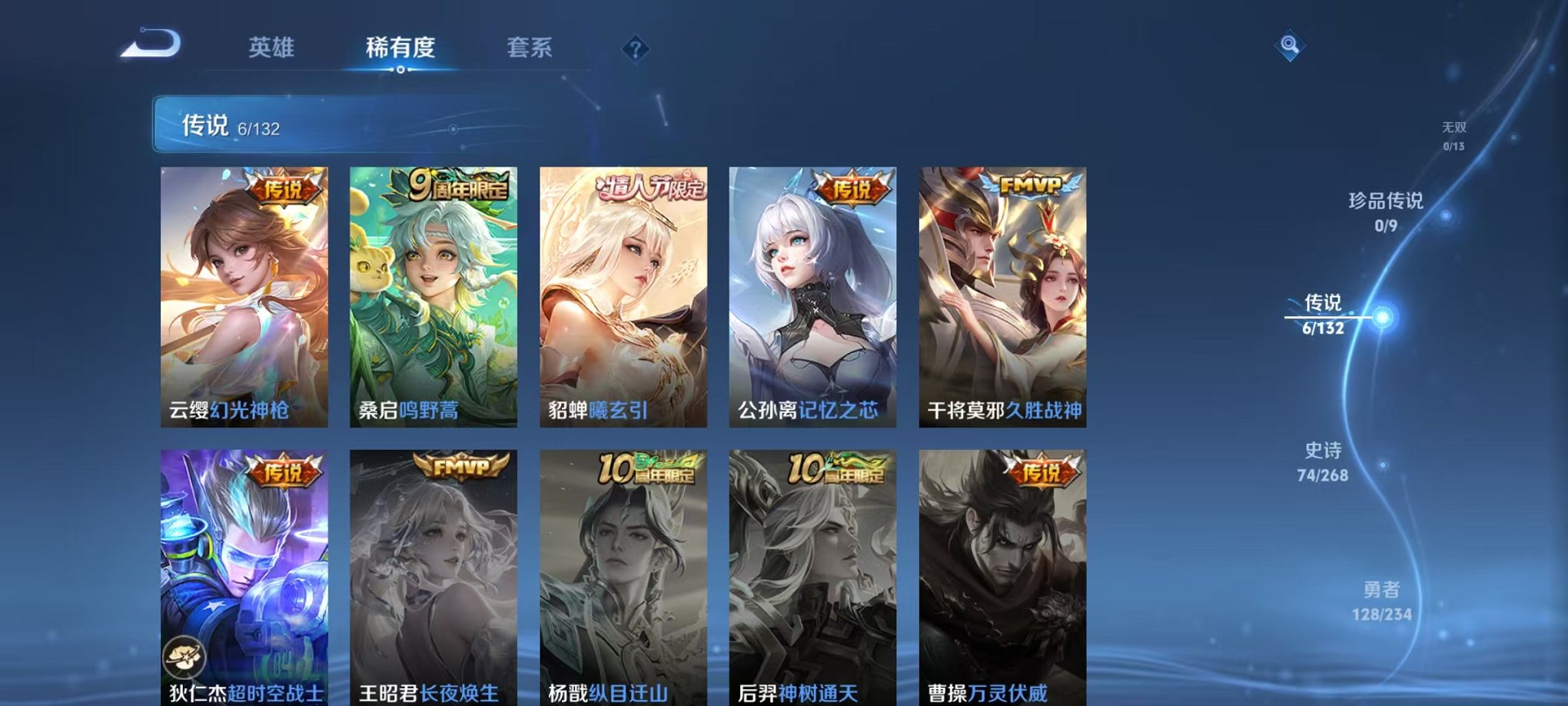This screenshot has width=1568, height=706.
Task: Click the question-mark help icon near tabs
Action: pyautogui.click(x=635, y=49)
